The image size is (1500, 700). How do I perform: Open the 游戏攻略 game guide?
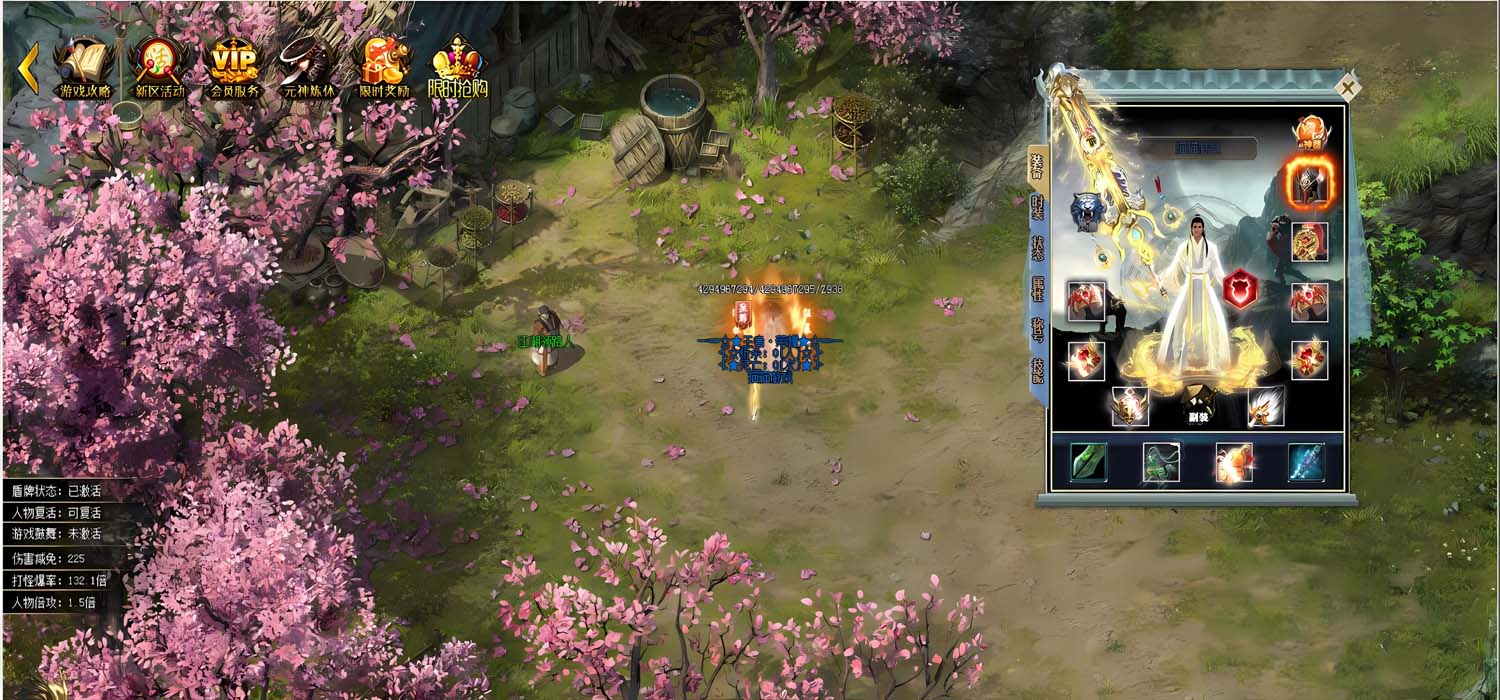click(x=85, y=68)
